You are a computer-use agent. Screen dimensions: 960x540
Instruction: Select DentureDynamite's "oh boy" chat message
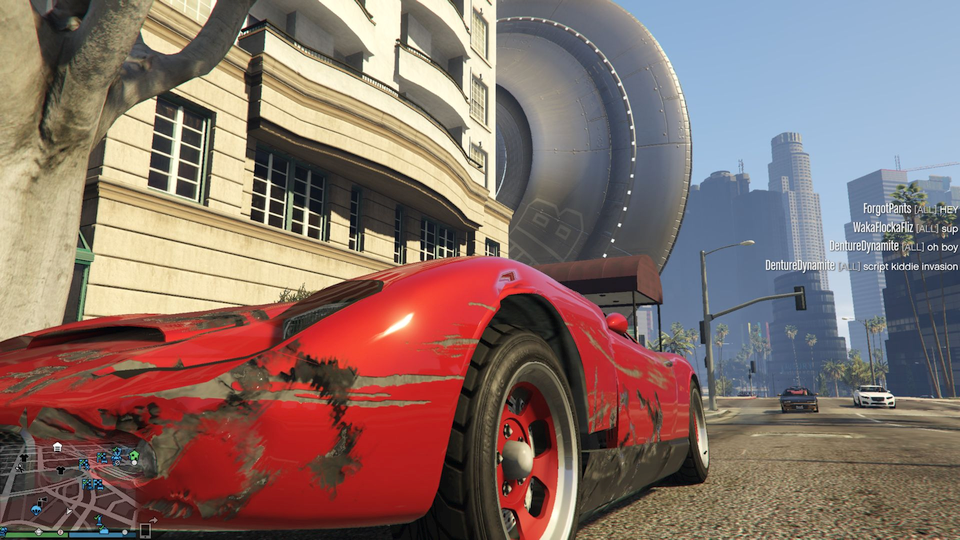click(x=893, y=246)
